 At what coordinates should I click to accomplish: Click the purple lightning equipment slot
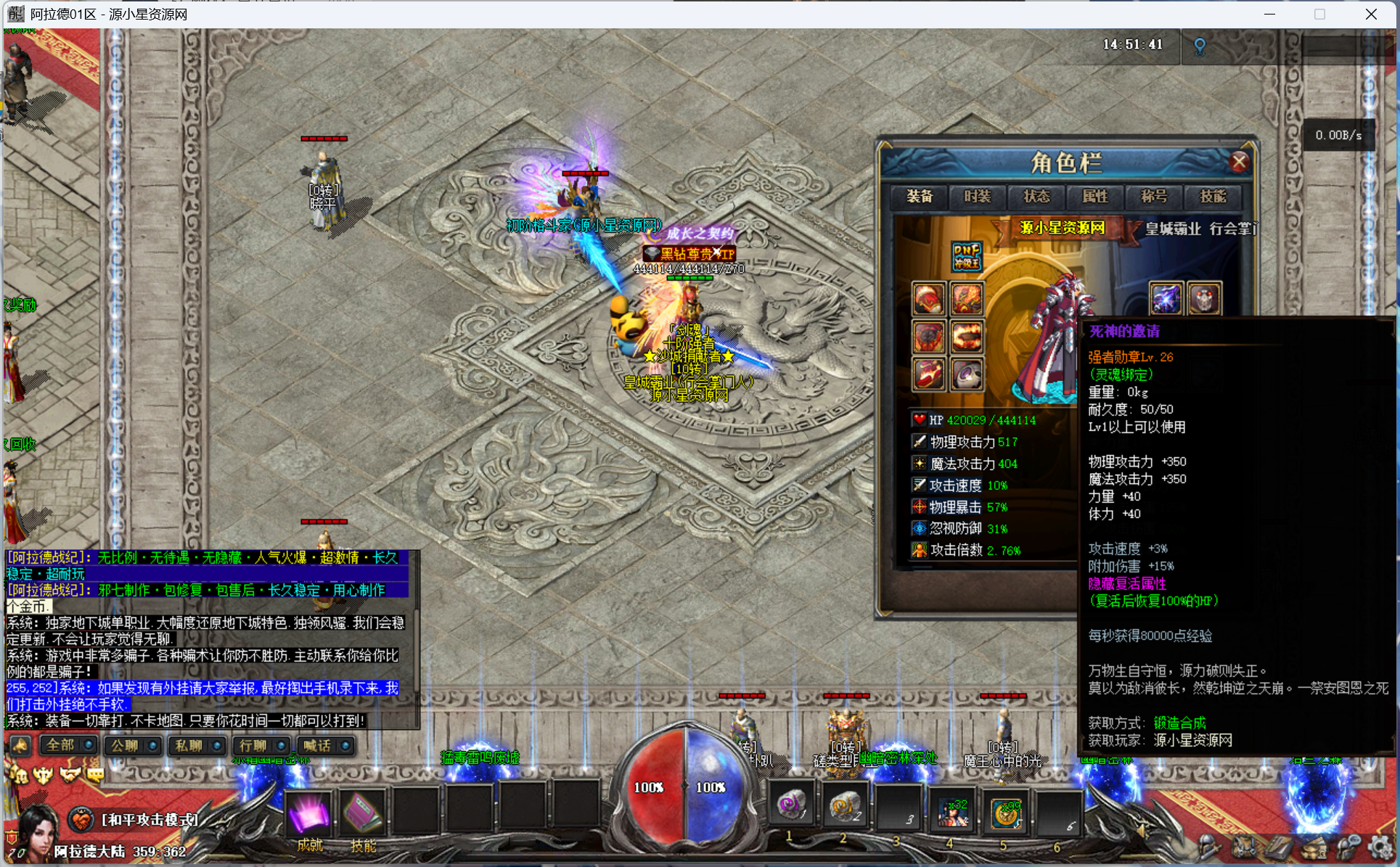(1166, 299)
